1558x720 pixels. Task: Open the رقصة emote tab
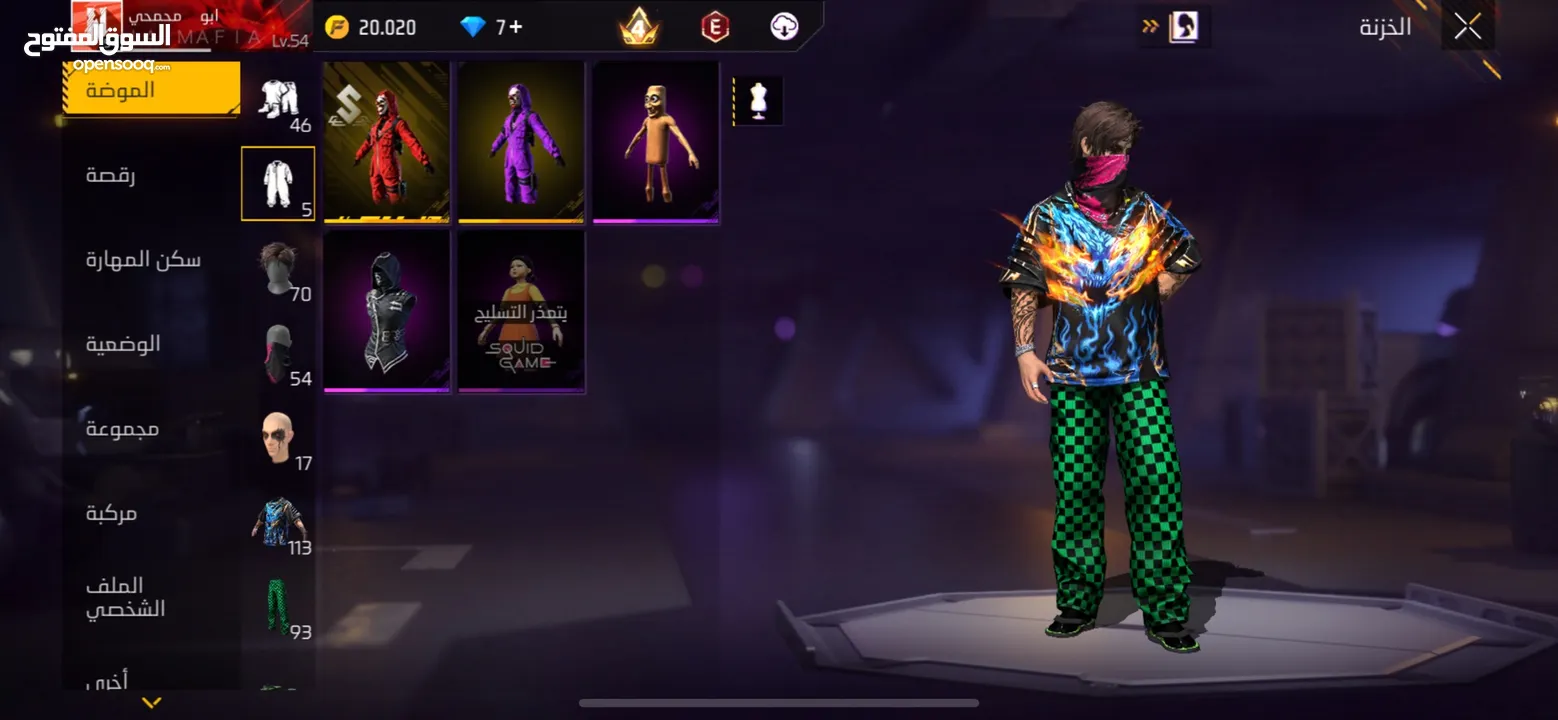pyautogui.click(x=111, y=175)
